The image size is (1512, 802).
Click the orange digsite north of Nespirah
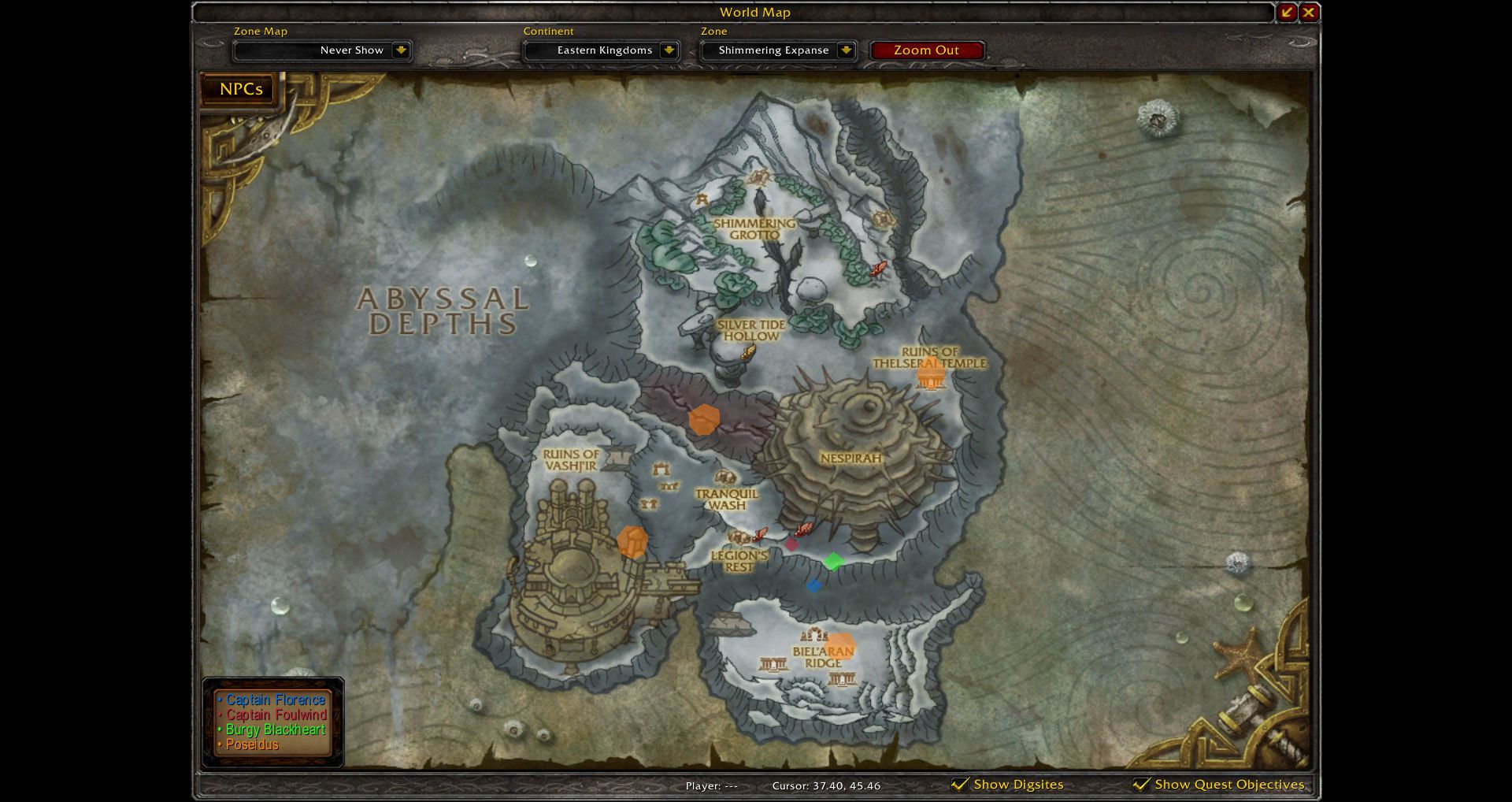coord(705,421)
